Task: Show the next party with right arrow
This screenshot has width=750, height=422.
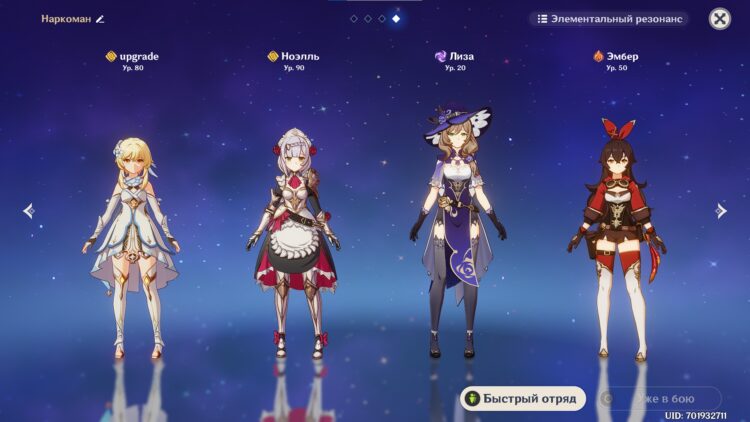Action: coord(721,210)
